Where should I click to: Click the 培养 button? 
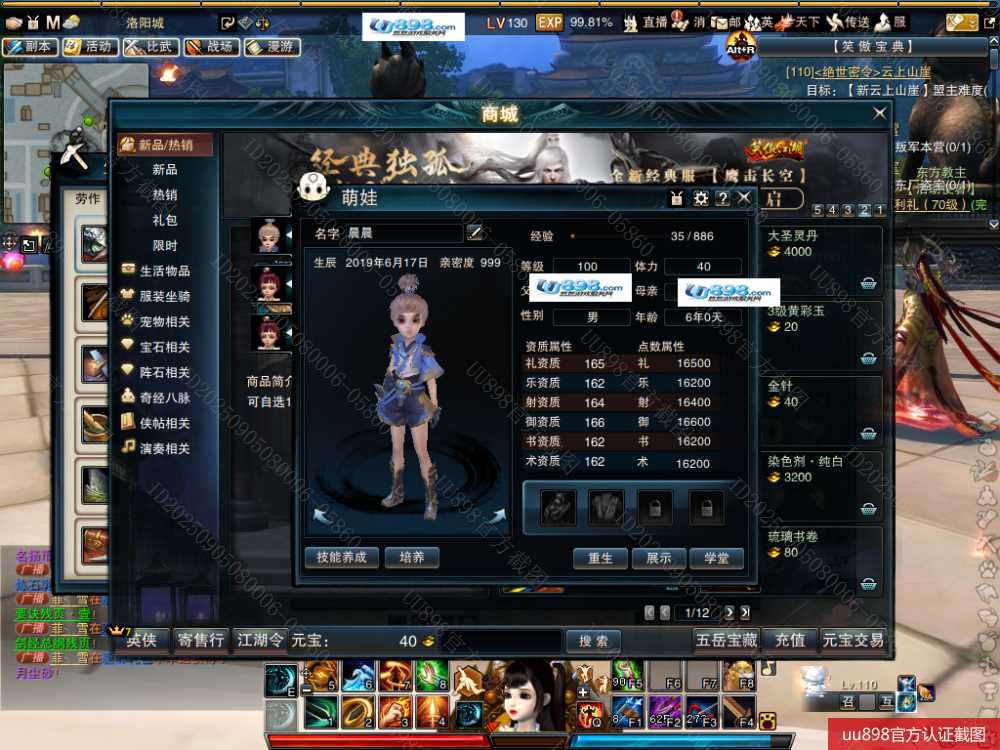tap(411, 557)
